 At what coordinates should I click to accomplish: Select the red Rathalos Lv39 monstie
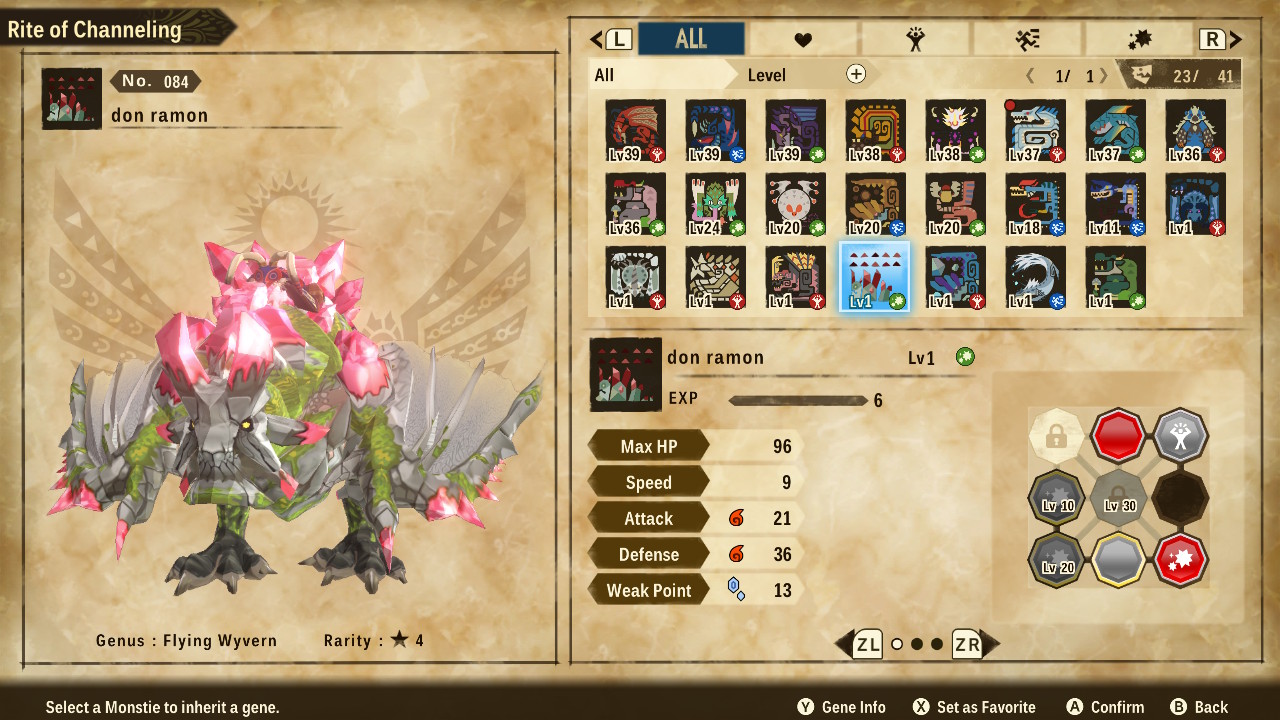[x=635, y=131]
